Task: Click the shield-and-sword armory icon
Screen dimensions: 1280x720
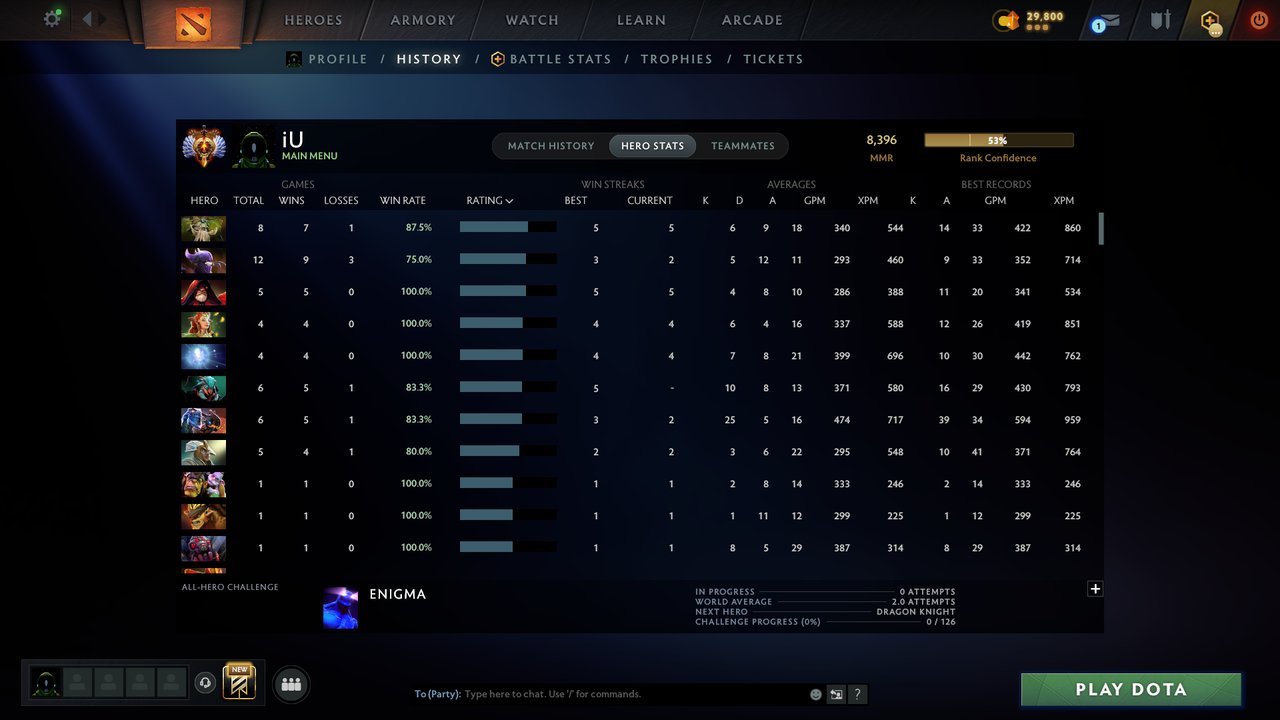Action: tap(1159, 19)
